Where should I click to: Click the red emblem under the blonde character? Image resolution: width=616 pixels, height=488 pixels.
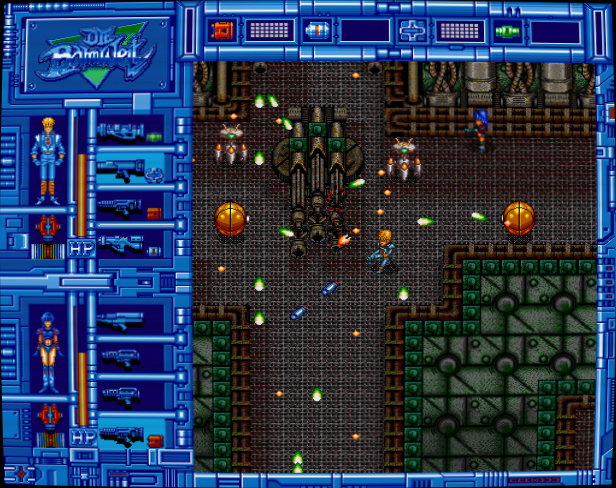[44, 227]
